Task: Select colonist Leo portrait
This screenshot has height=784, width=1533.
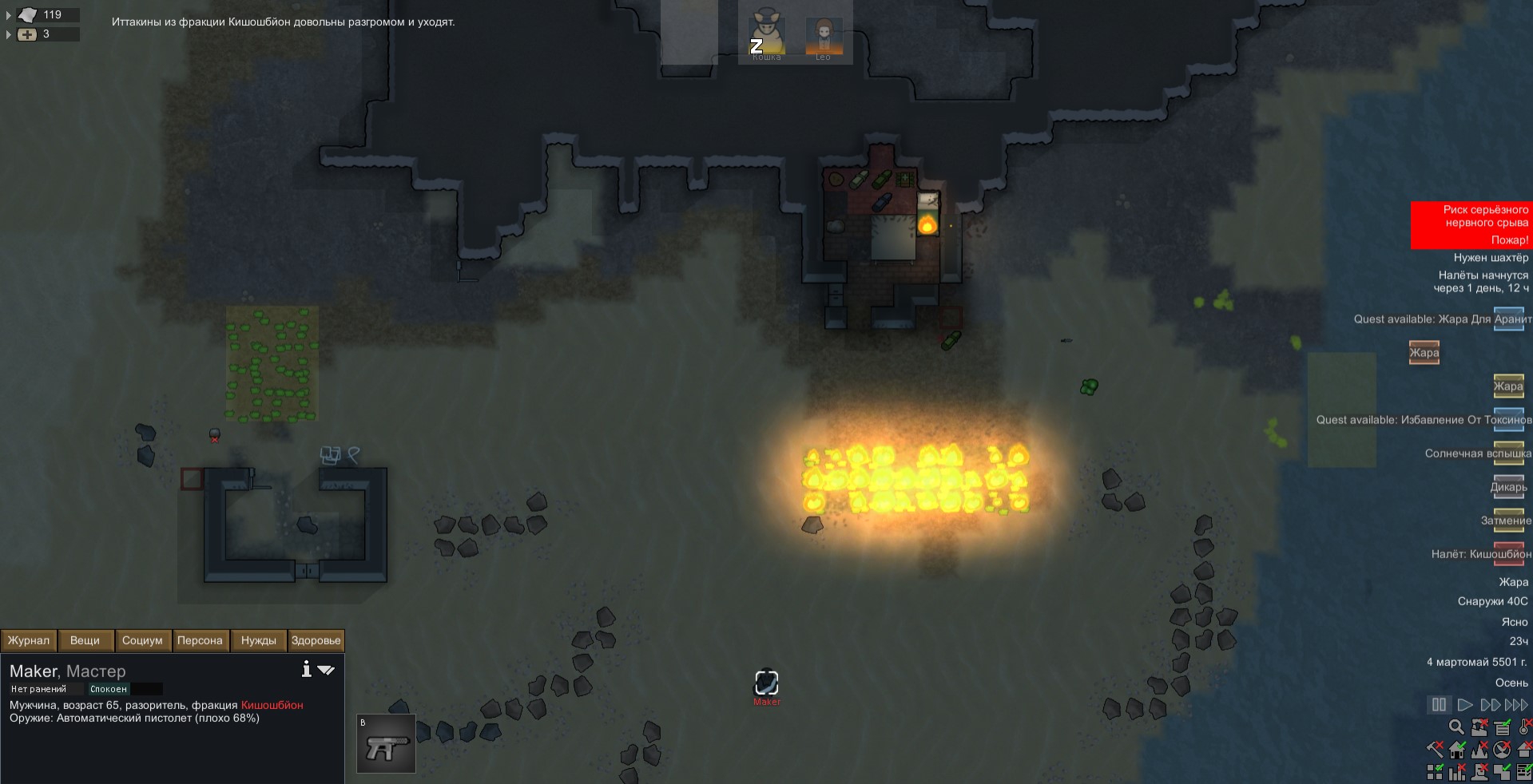Action: 823,35
